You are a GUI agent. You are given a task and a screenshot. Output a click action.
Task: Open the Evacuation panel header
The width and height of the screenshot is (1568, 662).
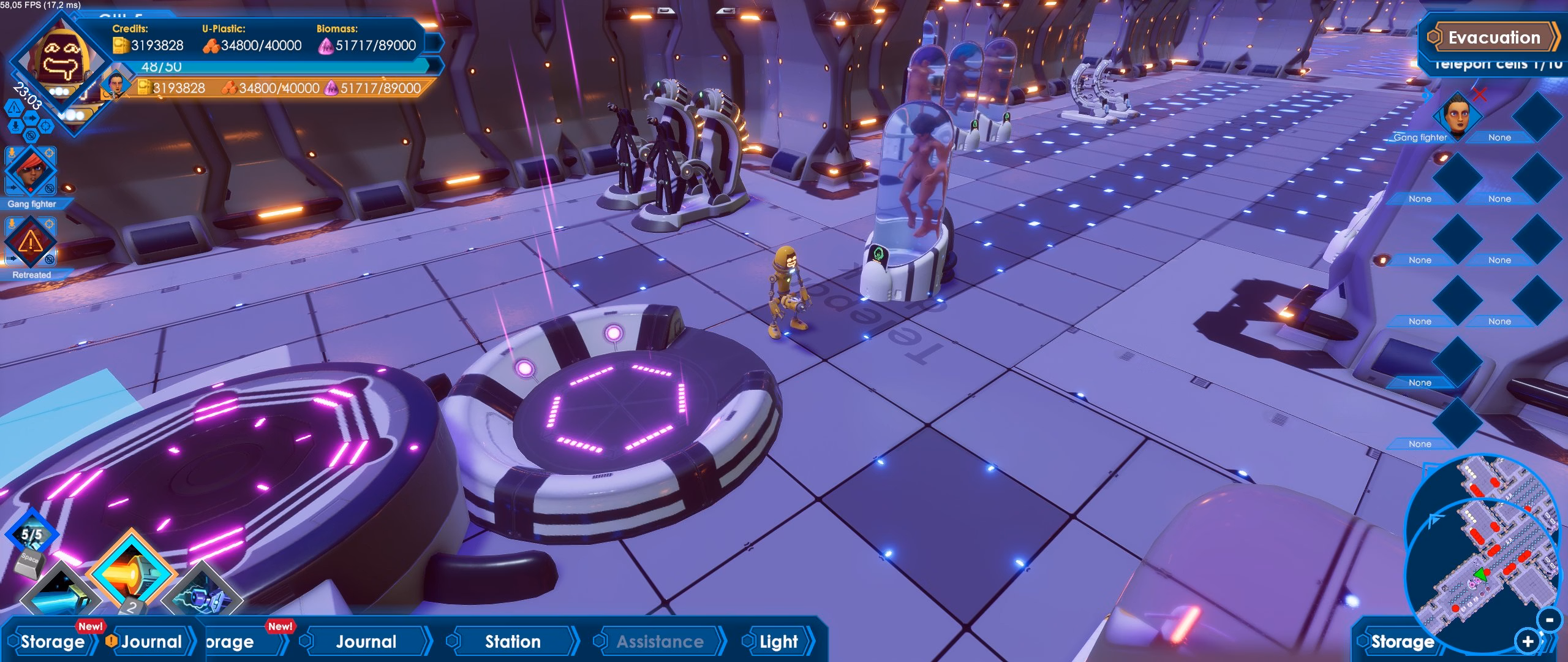pyautogui.click(x=1493, y=37)
